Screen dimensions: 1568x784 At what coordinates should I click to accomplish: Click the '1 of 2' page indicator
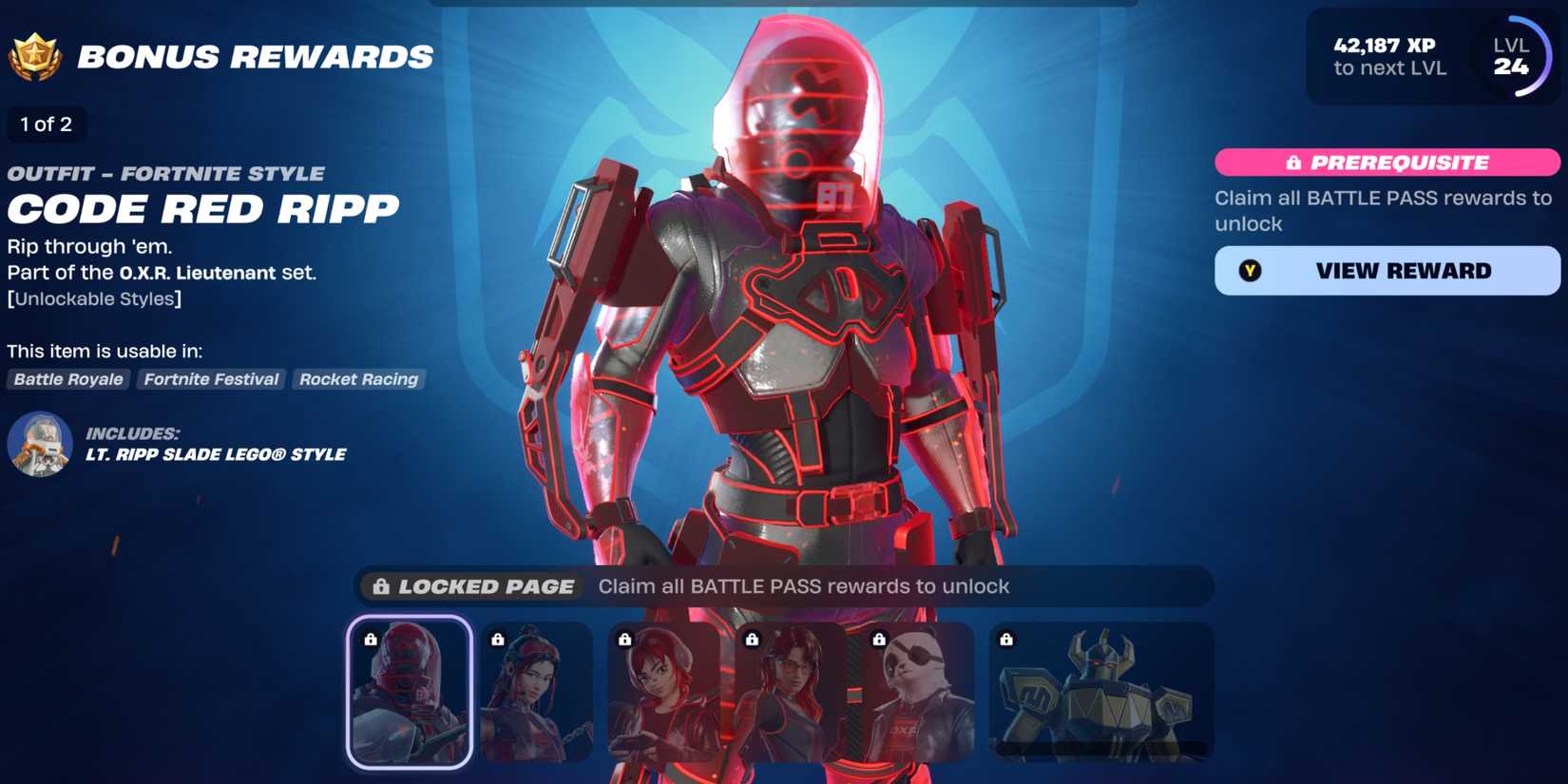click(47, 124)
